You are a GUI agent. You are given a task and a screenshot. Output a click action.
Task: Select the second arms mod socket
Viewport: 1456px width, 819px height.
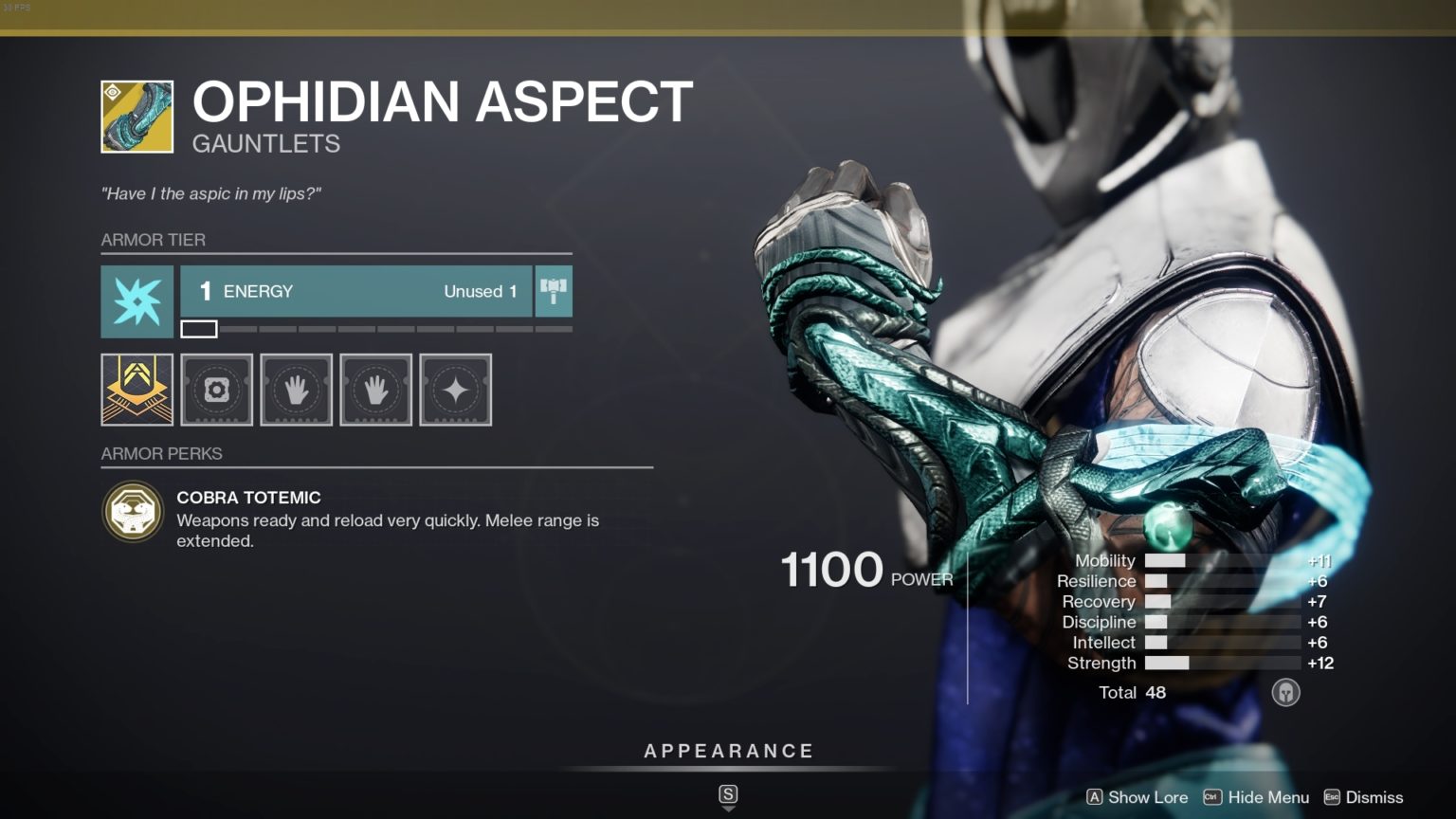[x=375, y=390]
